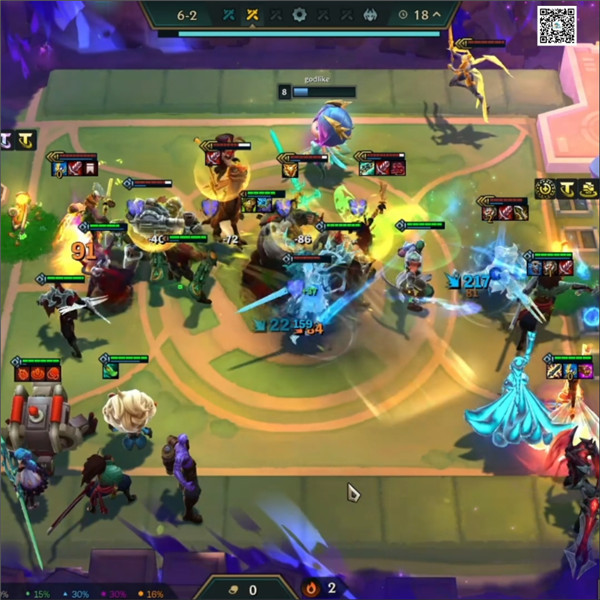Select the monster round icon in stage tracker
The width and height of the screenshot is (600, 600).
tap(369, 15)
